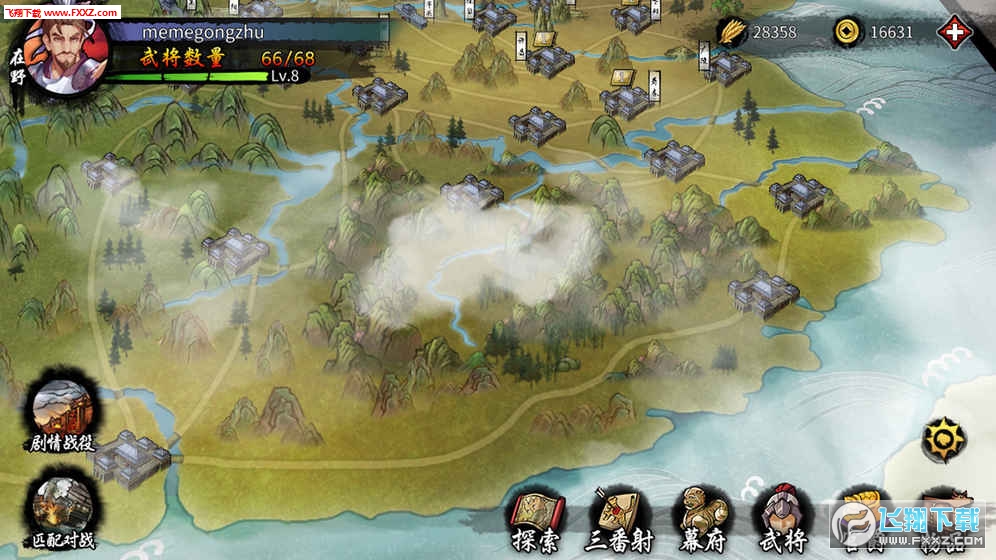Open settings via the golden gear icon
The width and height of the screenshot is (996, 560).
pos(943,438)
